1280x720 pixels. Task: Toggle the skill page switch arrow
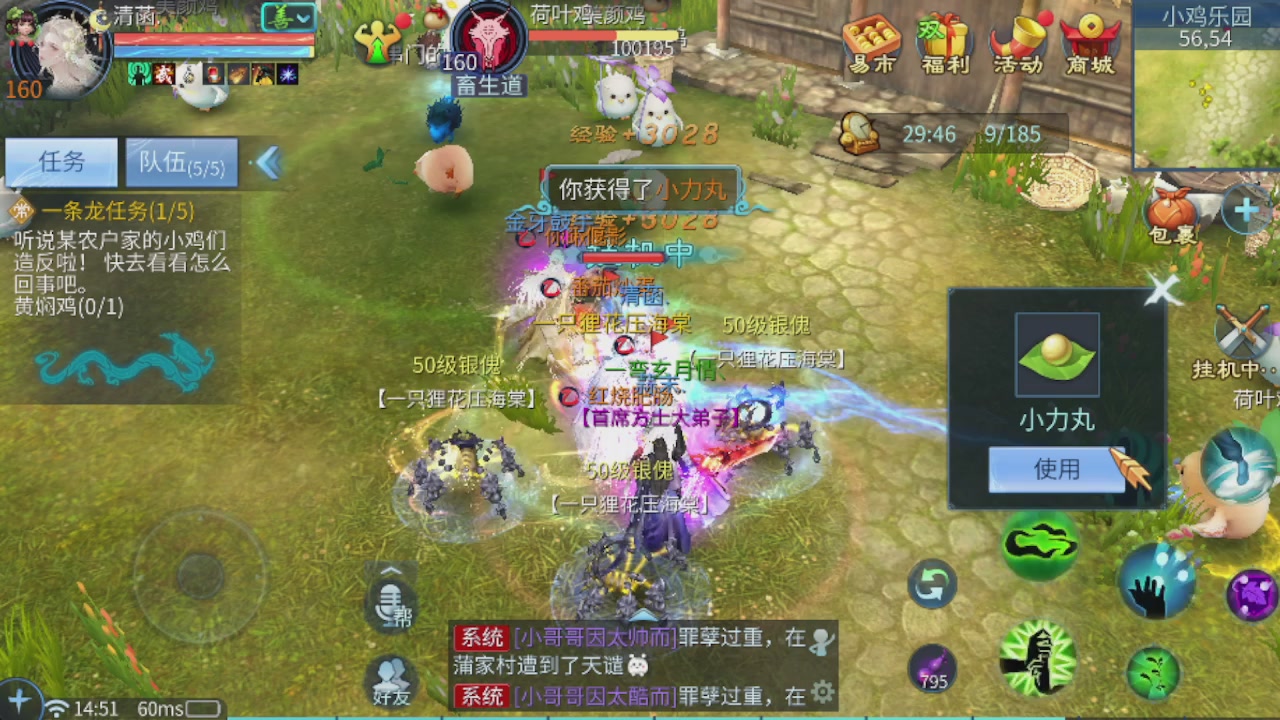coord(930,585)
